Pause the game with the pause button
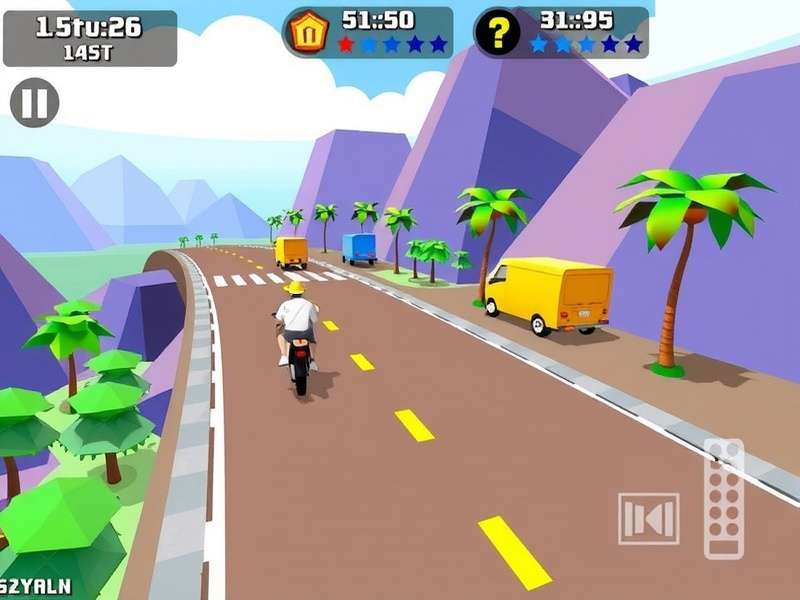 [x=35, y=103]
